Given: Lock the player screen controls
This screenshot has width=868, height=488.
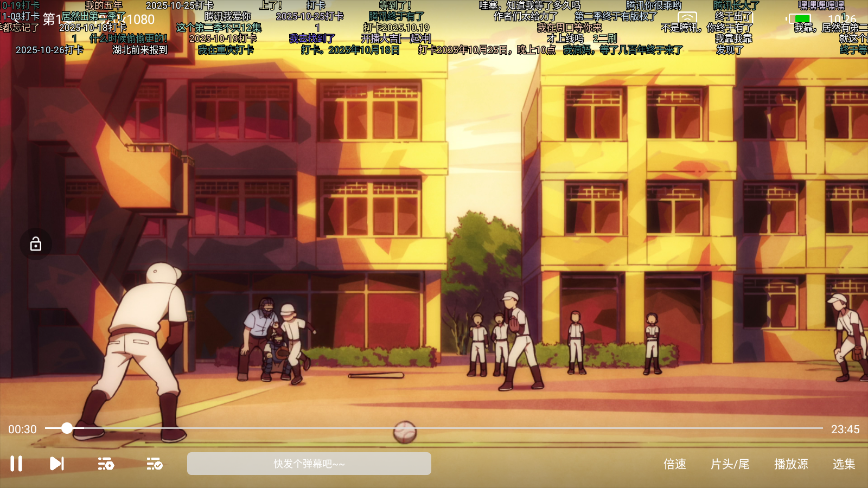Looking at the screenshot, I should click(35, 244).
